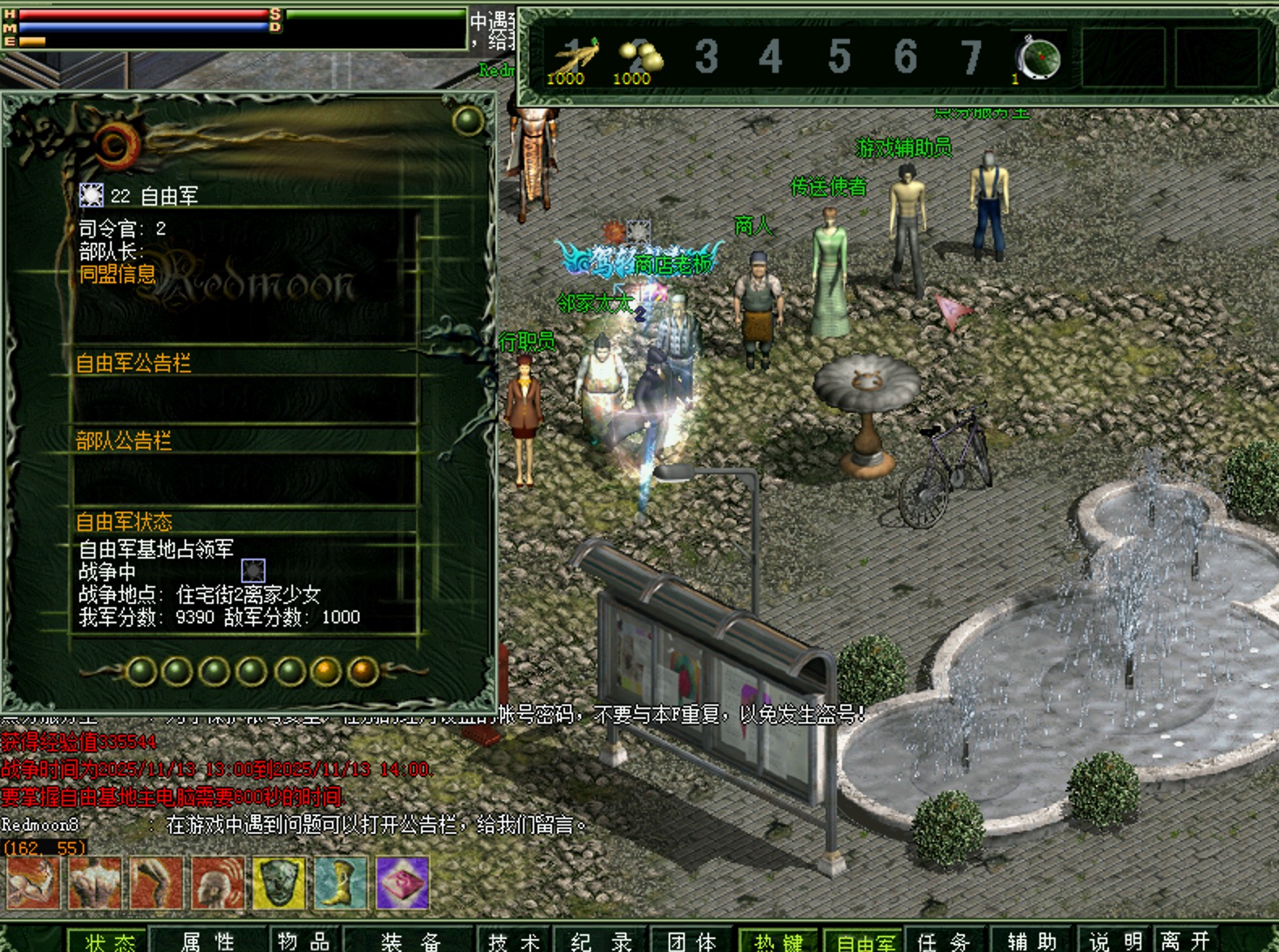Toggle the 自由军 free army panel
Viewport: 1279px width, 952px height.
[x=865, y=941]
